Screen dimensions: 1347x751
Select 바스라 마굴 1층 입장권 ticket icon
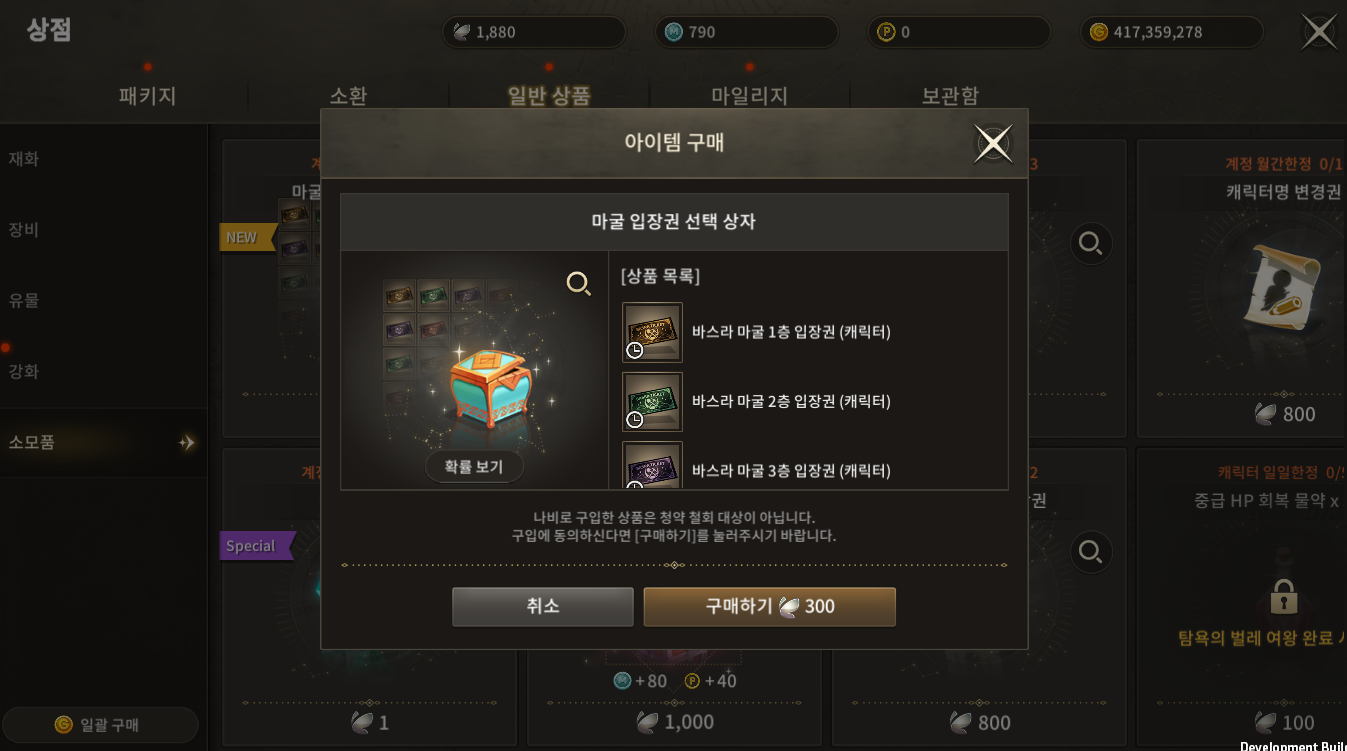click(652, 332)
